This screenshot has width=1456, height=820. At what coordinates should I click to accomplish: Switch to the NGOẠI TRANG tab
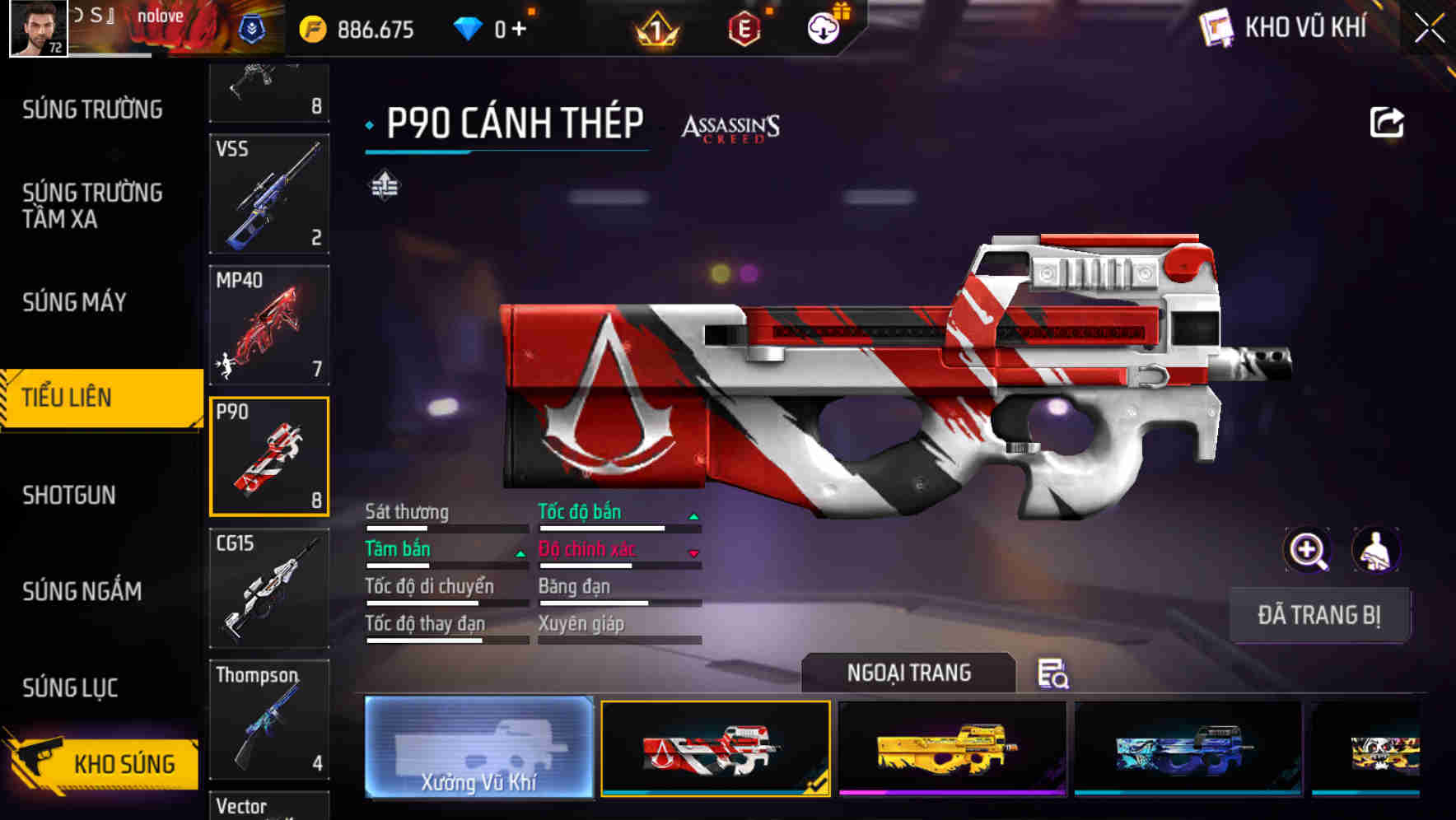pos(909,673)
